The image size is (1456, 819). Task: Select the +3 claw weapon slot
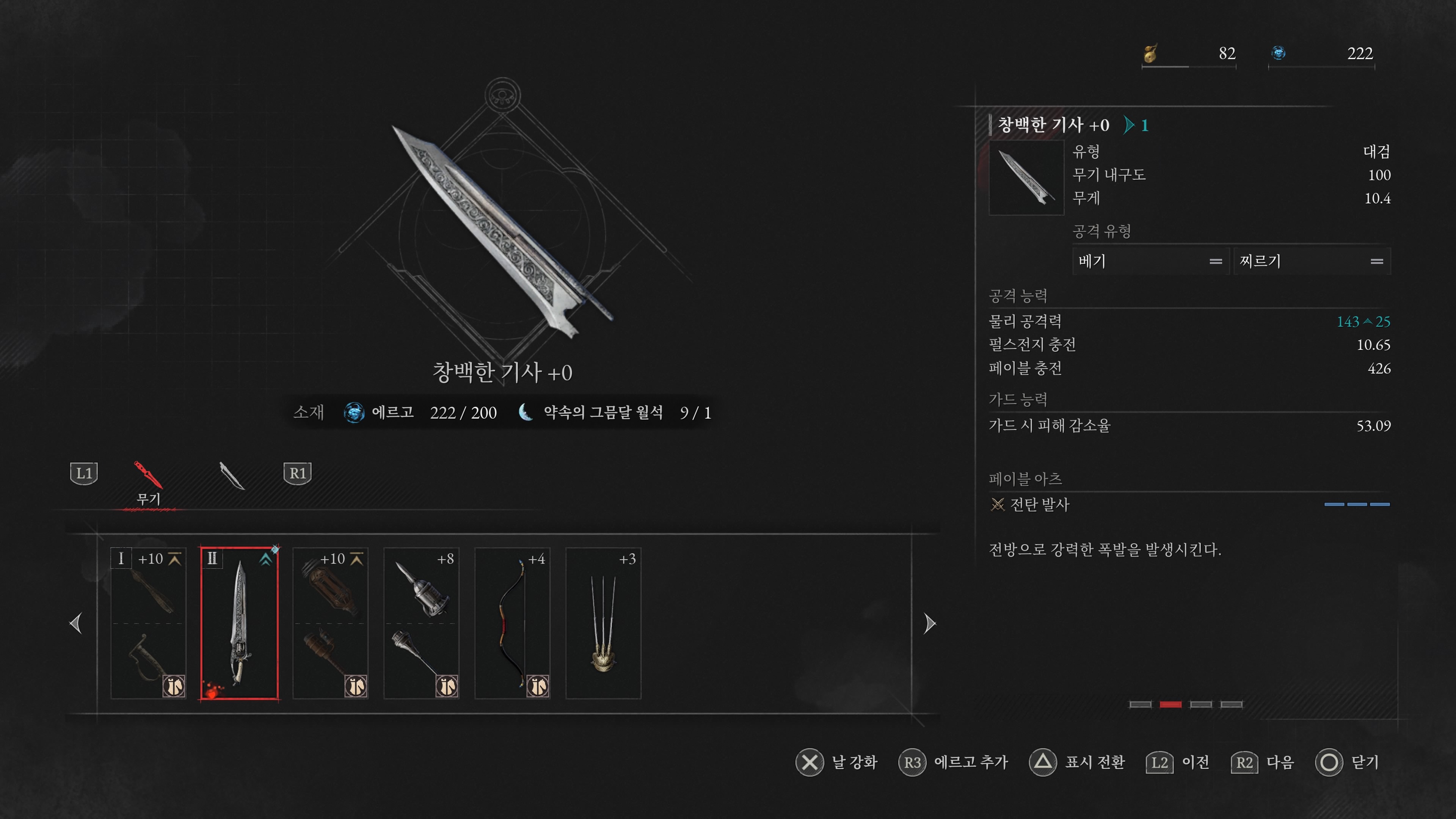tap(603, 623)
